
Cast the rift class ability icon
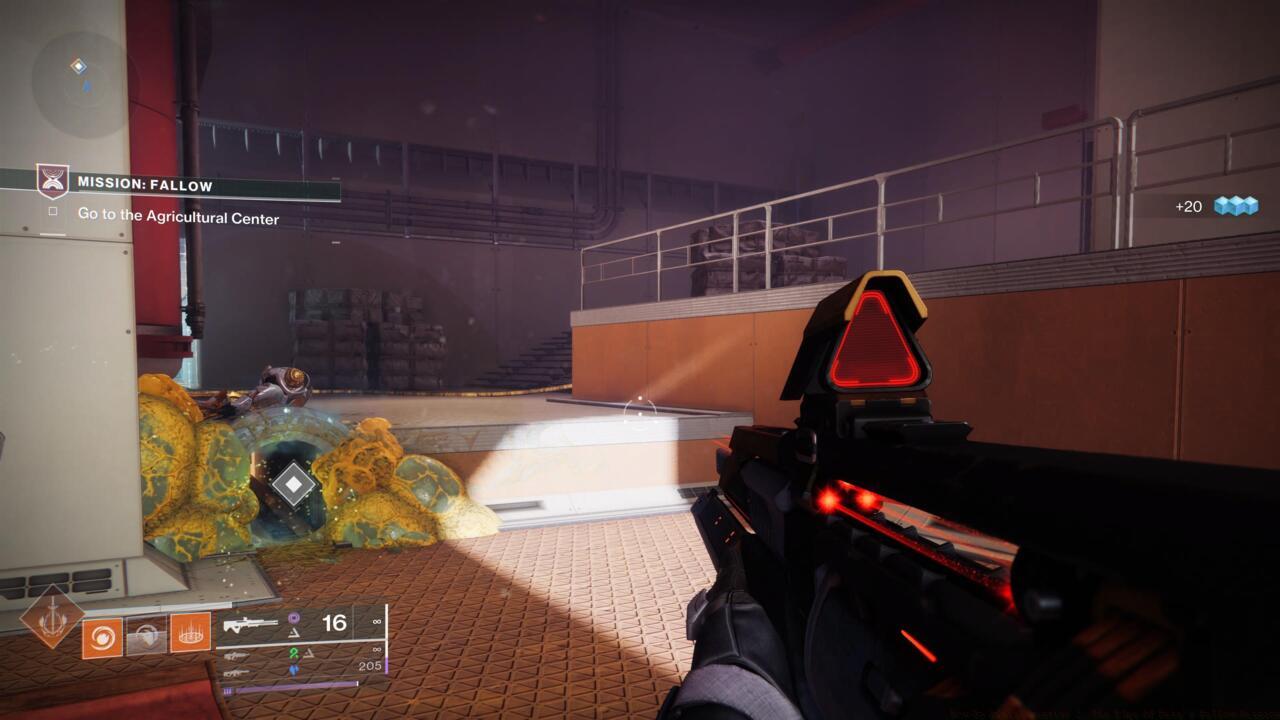pyautogui.click(x=190, y=633)
